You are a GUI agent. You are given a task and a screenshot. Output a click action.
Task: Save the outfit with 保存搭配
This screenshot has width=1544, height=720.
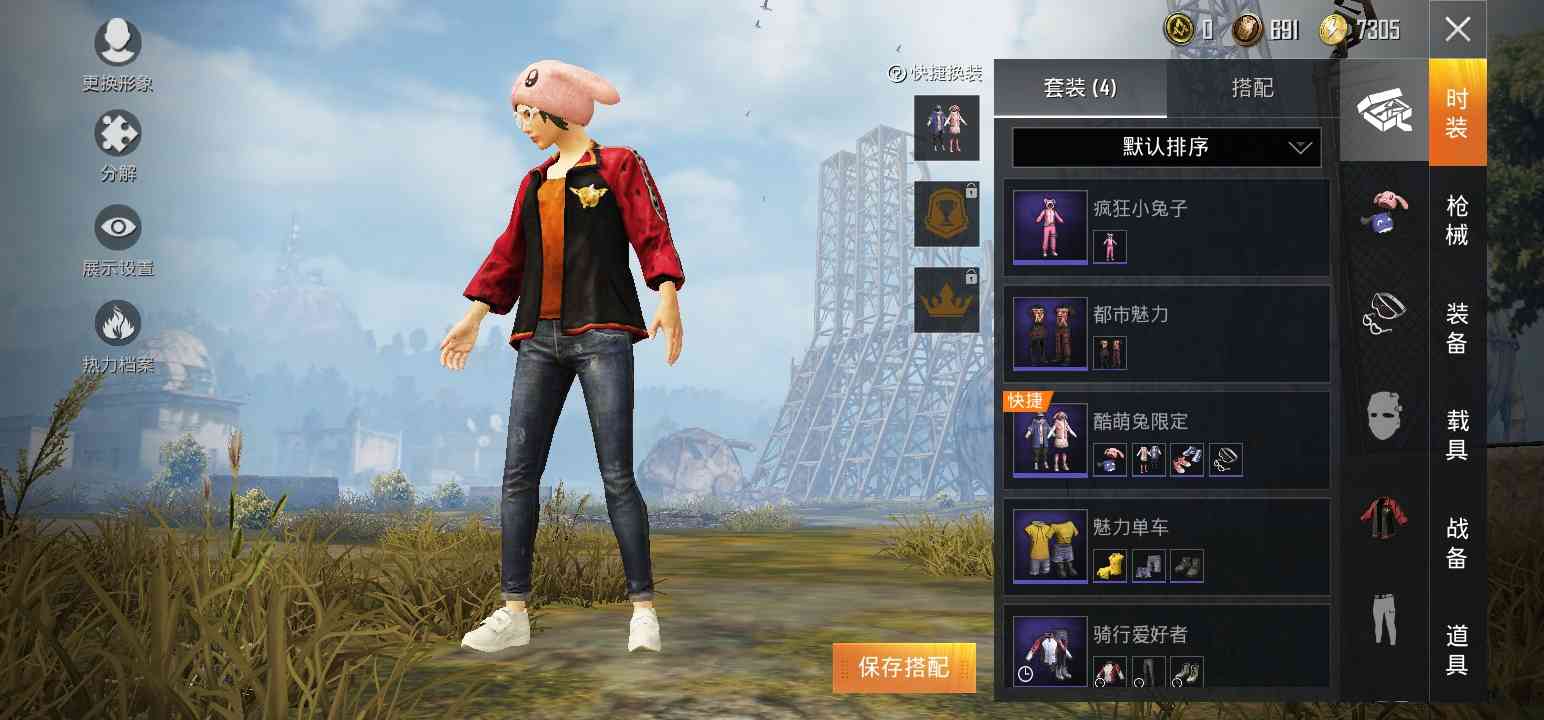[x=903, y=667]
